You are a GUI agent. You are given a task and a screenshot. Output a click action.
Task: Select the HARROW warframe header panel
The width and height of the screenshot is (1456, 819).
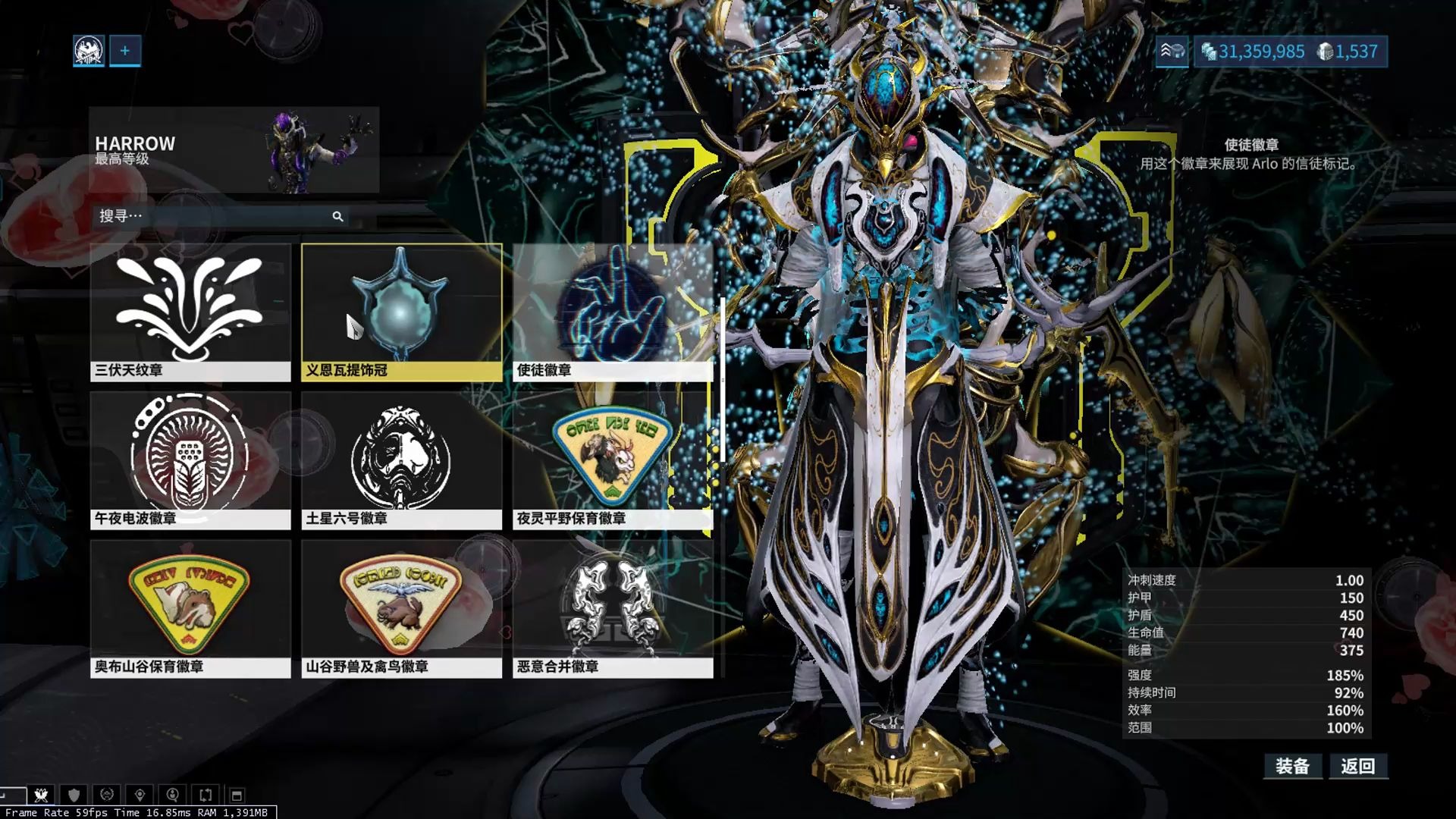(x=234, y=150)
